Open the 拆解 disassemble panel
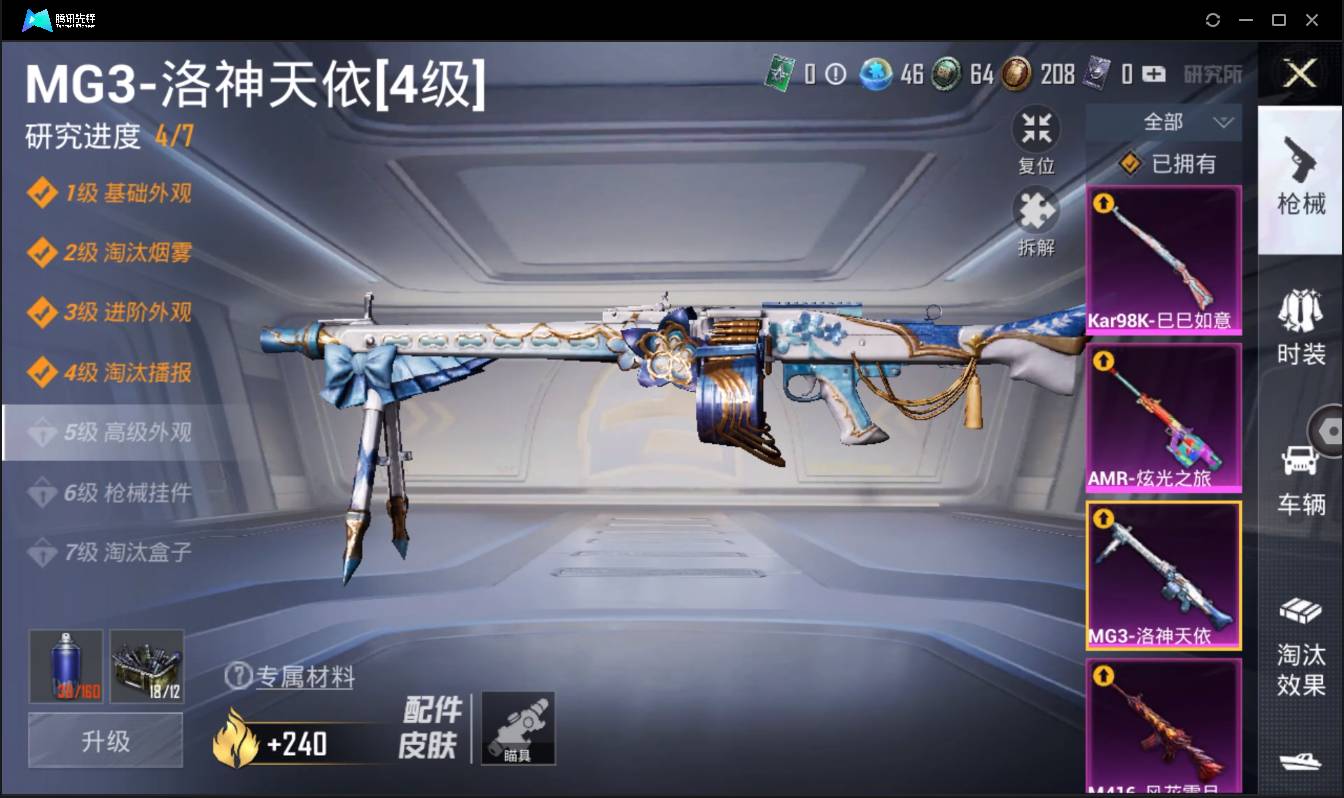Screen dimensions: 1344x798 click(x=1036, y=210)
